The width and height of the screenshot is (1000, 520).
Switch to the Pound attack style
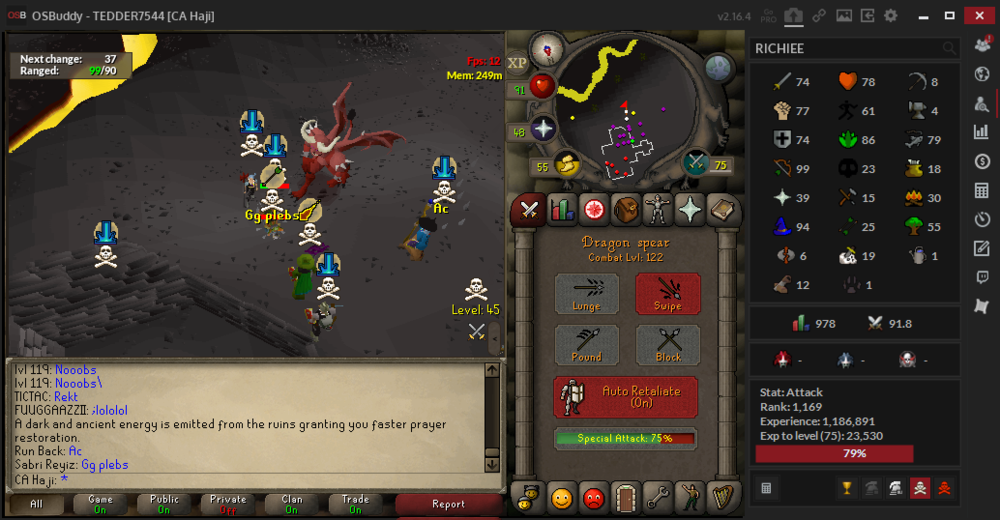click(587, 345)
